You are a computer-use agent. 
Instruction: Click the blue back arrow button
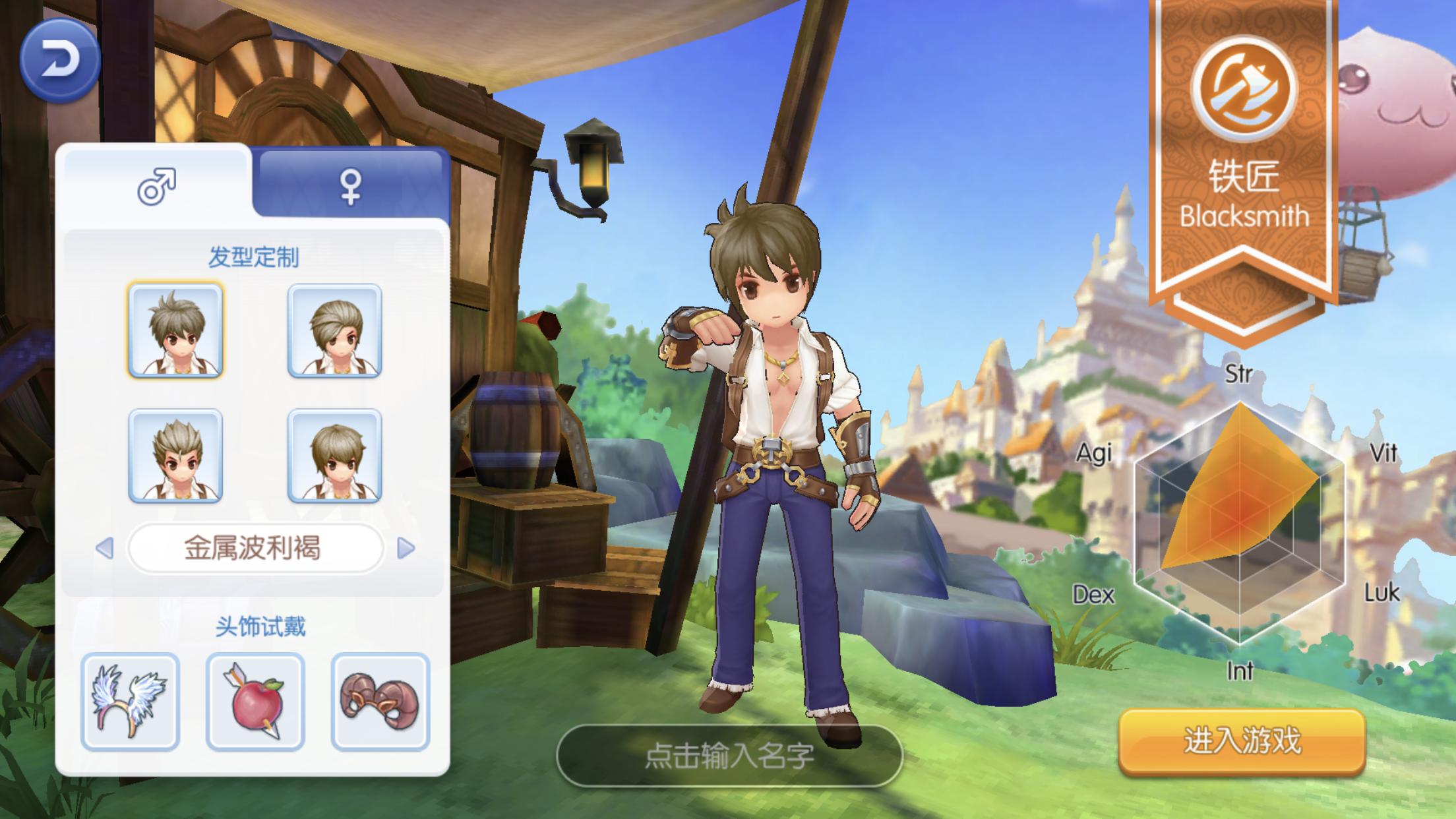tap(59, 61)
